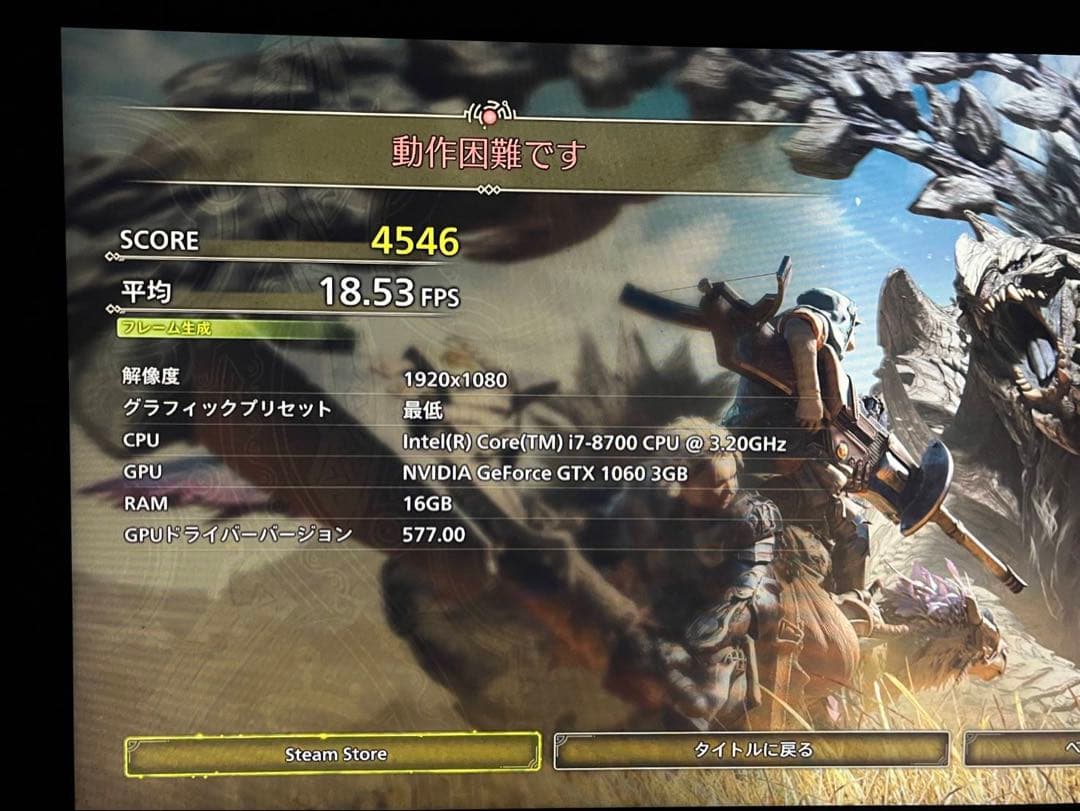
Task: Click the cut-off button right of タイトルに戻る
Action: click(x=1025, y=750)
